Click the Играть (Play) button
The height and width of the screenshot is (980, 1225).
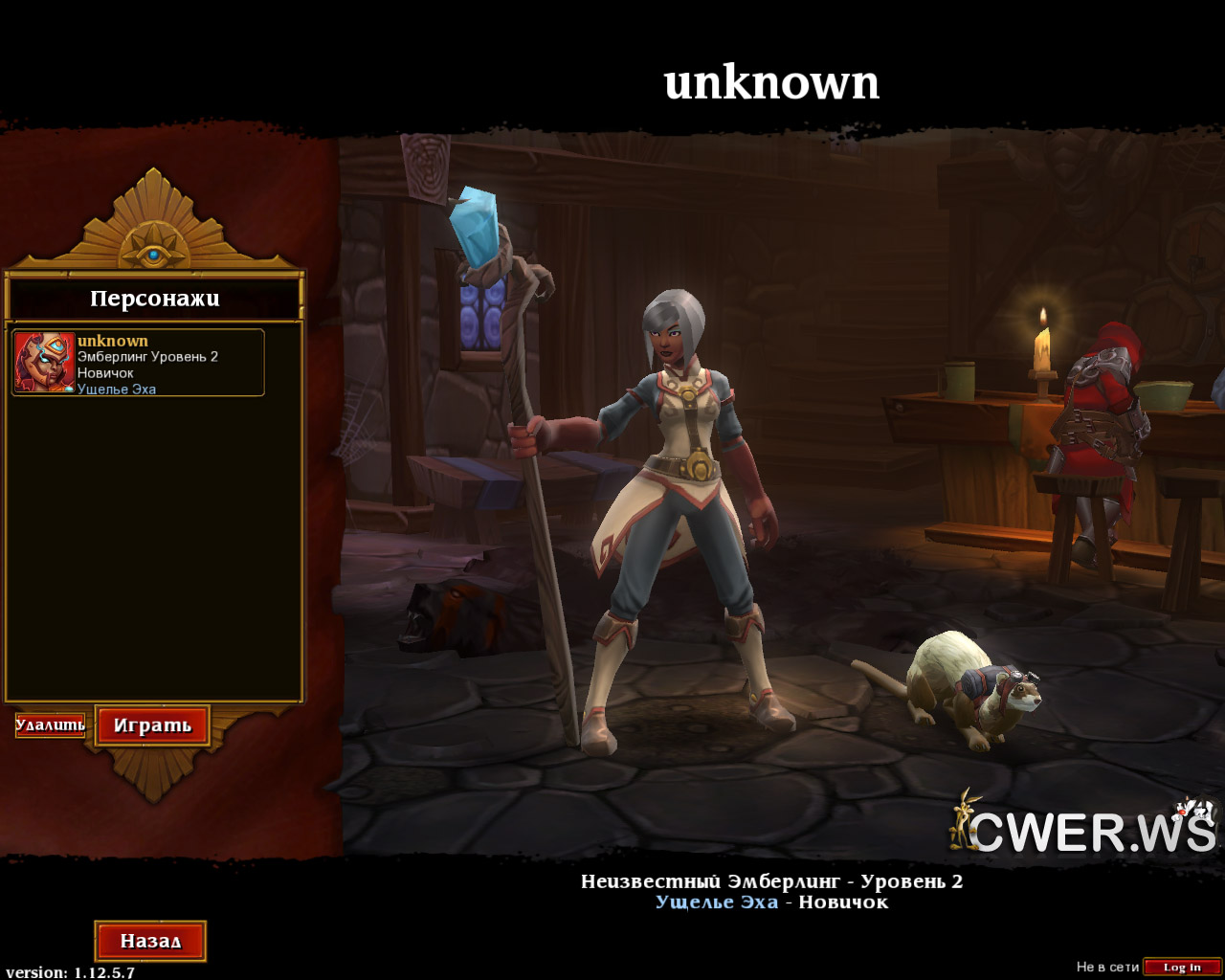(x=152, y=725)
